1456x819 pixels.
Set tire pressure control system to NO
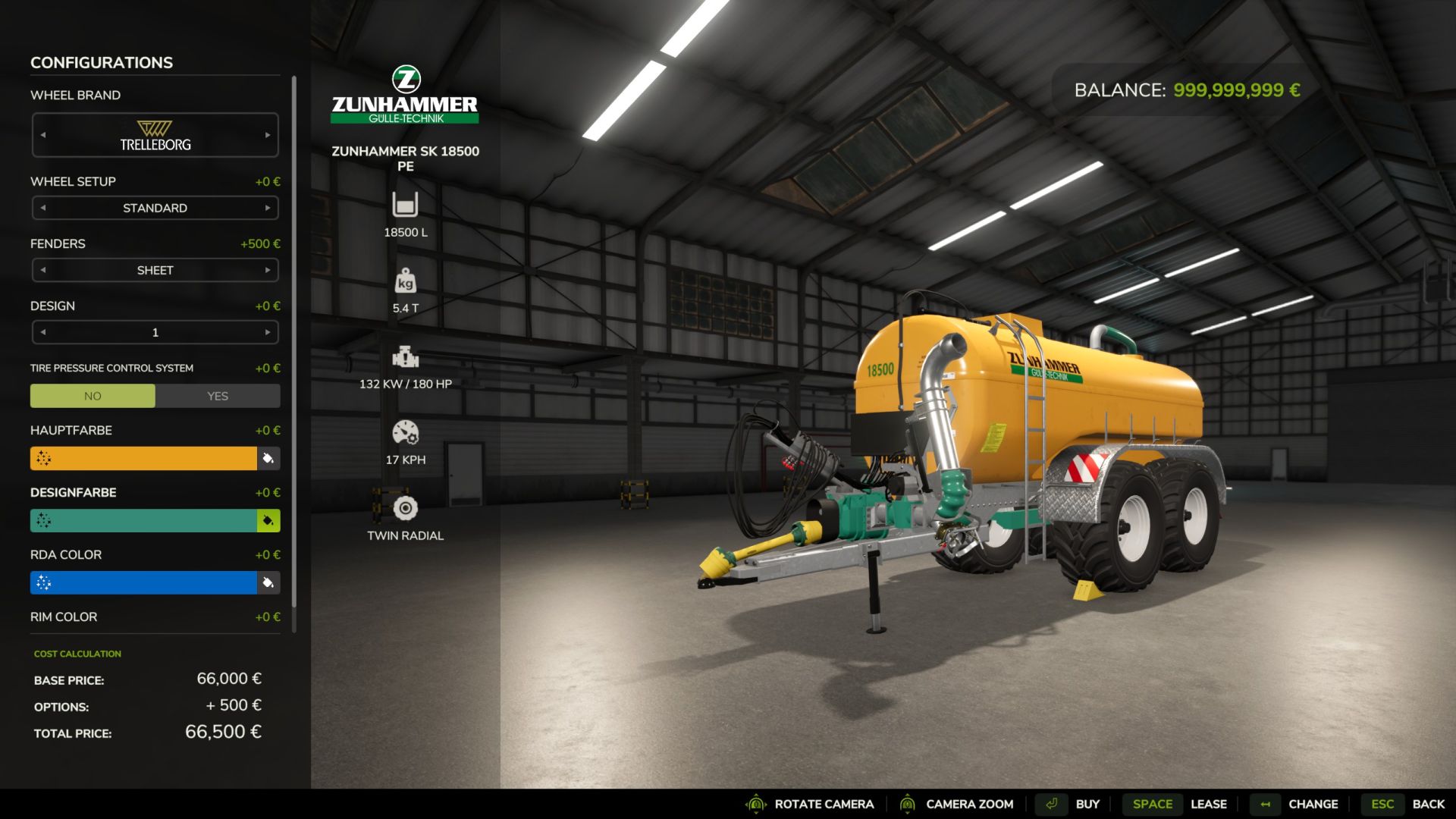[93, 396]
